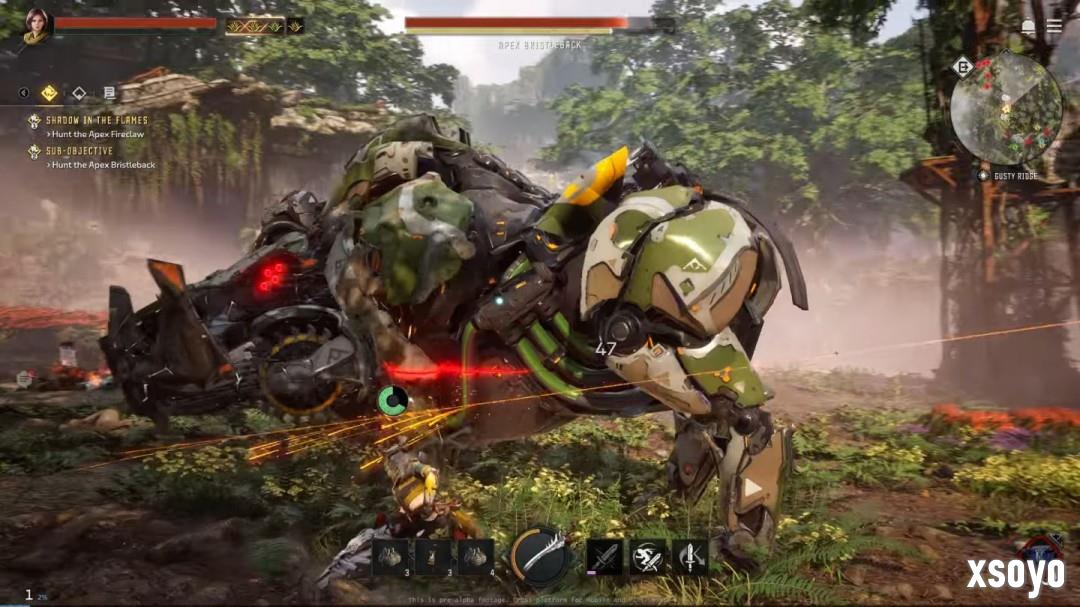1080x607 pixels.
Task: Use the middle pouch item slot
Action: [x=433, y=557]
